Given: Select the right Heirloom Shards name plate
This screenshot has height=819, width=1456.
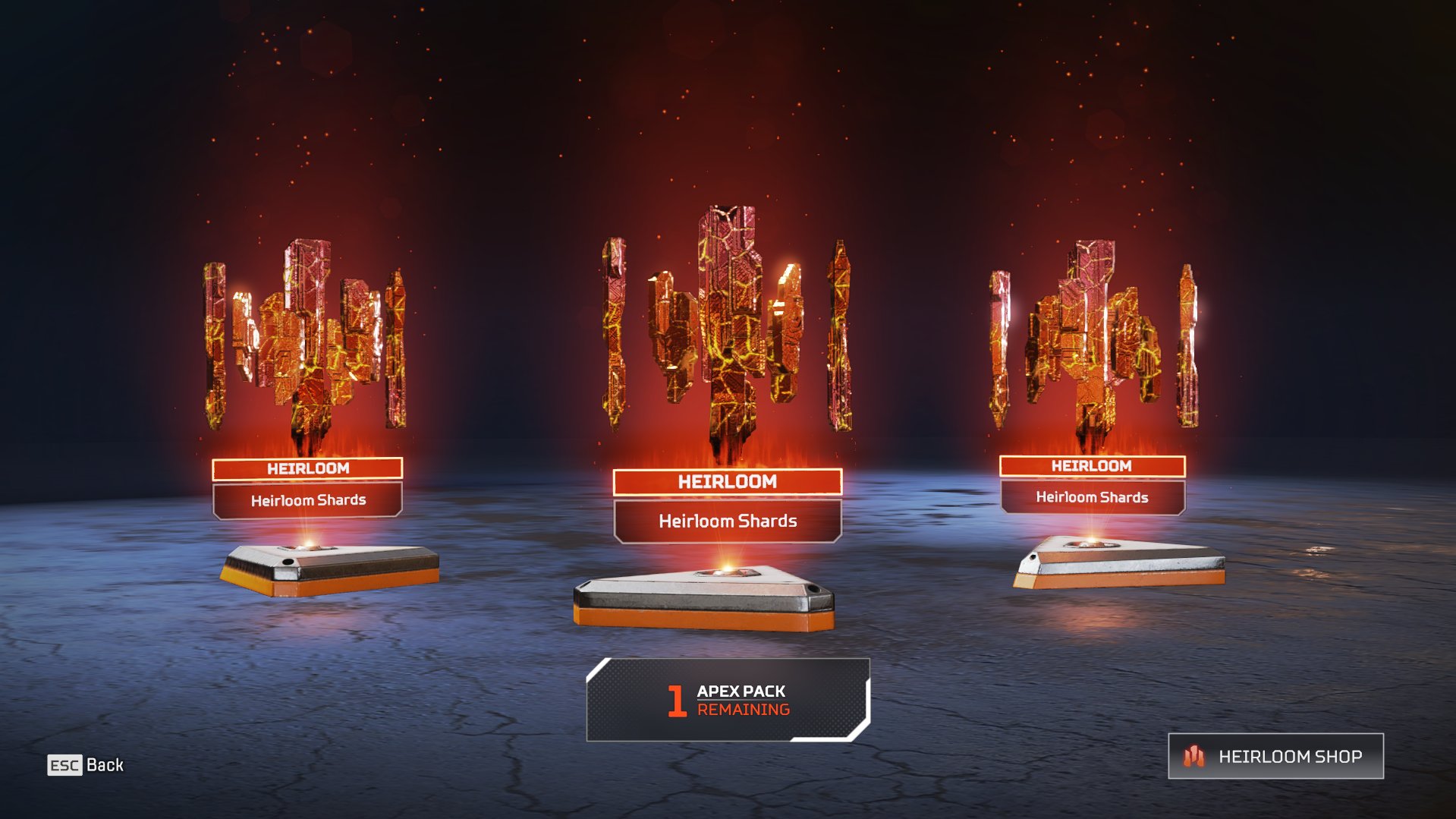Looking at the screenshot, I should click(1093, 498).
